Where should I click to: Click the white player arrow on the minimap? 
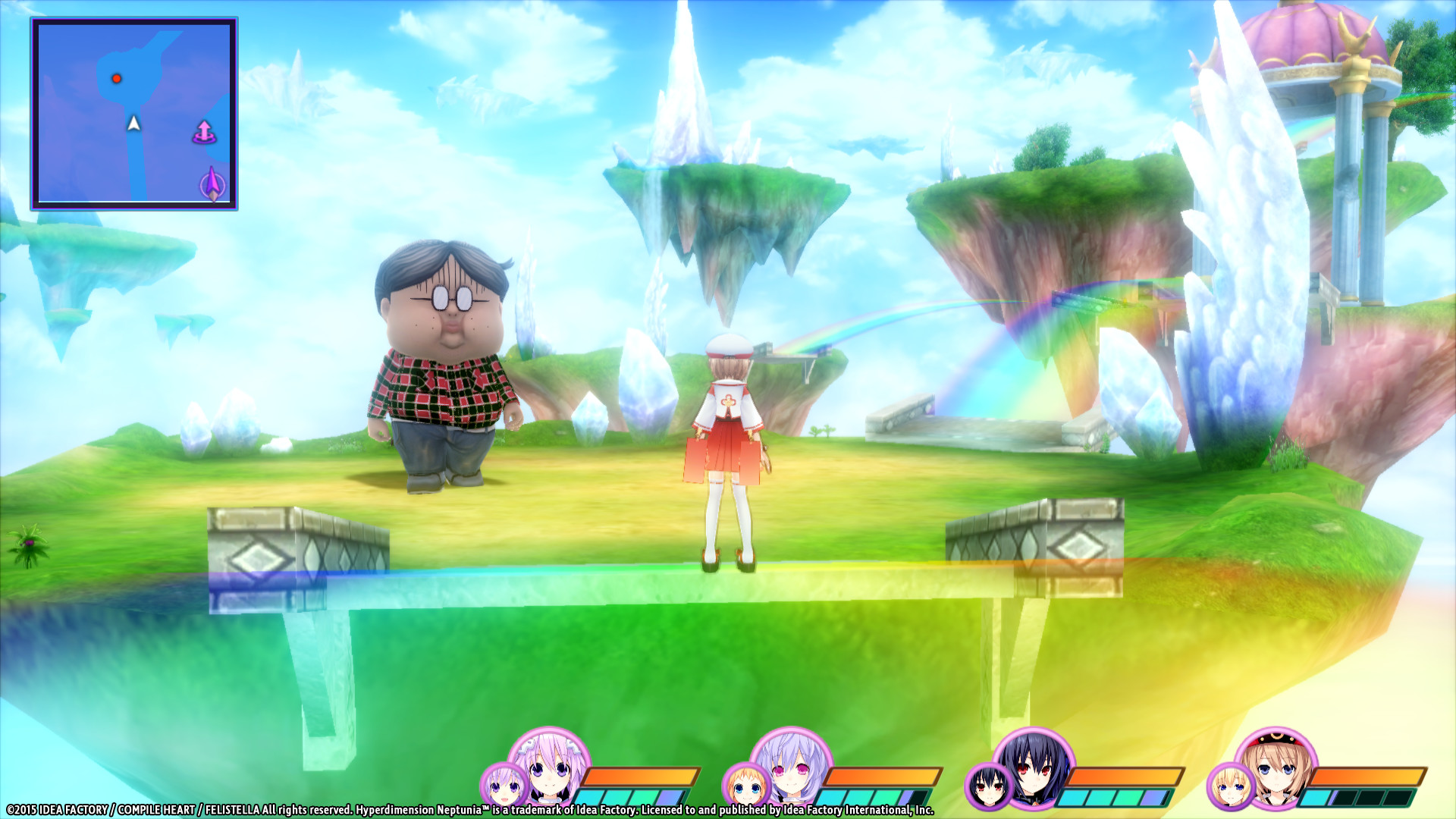point(133,122)
